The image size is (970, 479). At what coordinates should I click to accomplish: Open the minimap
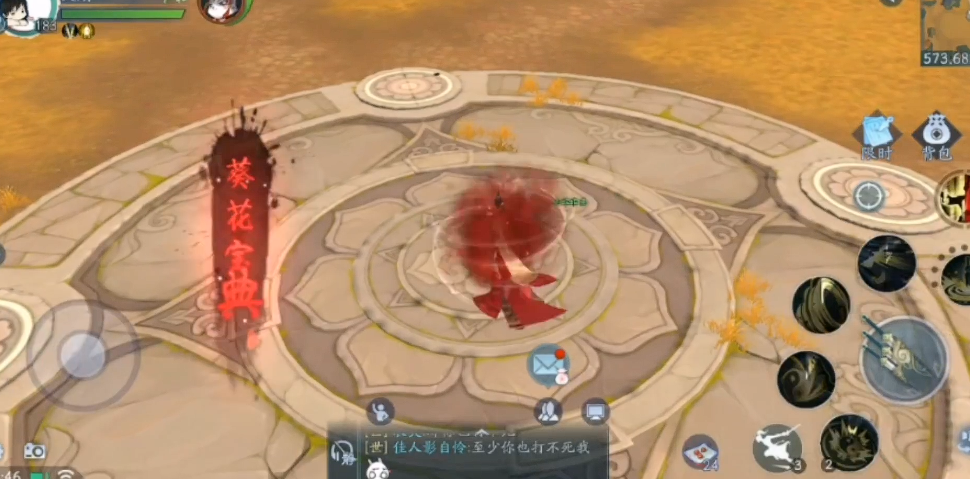(x=945, y=30)
